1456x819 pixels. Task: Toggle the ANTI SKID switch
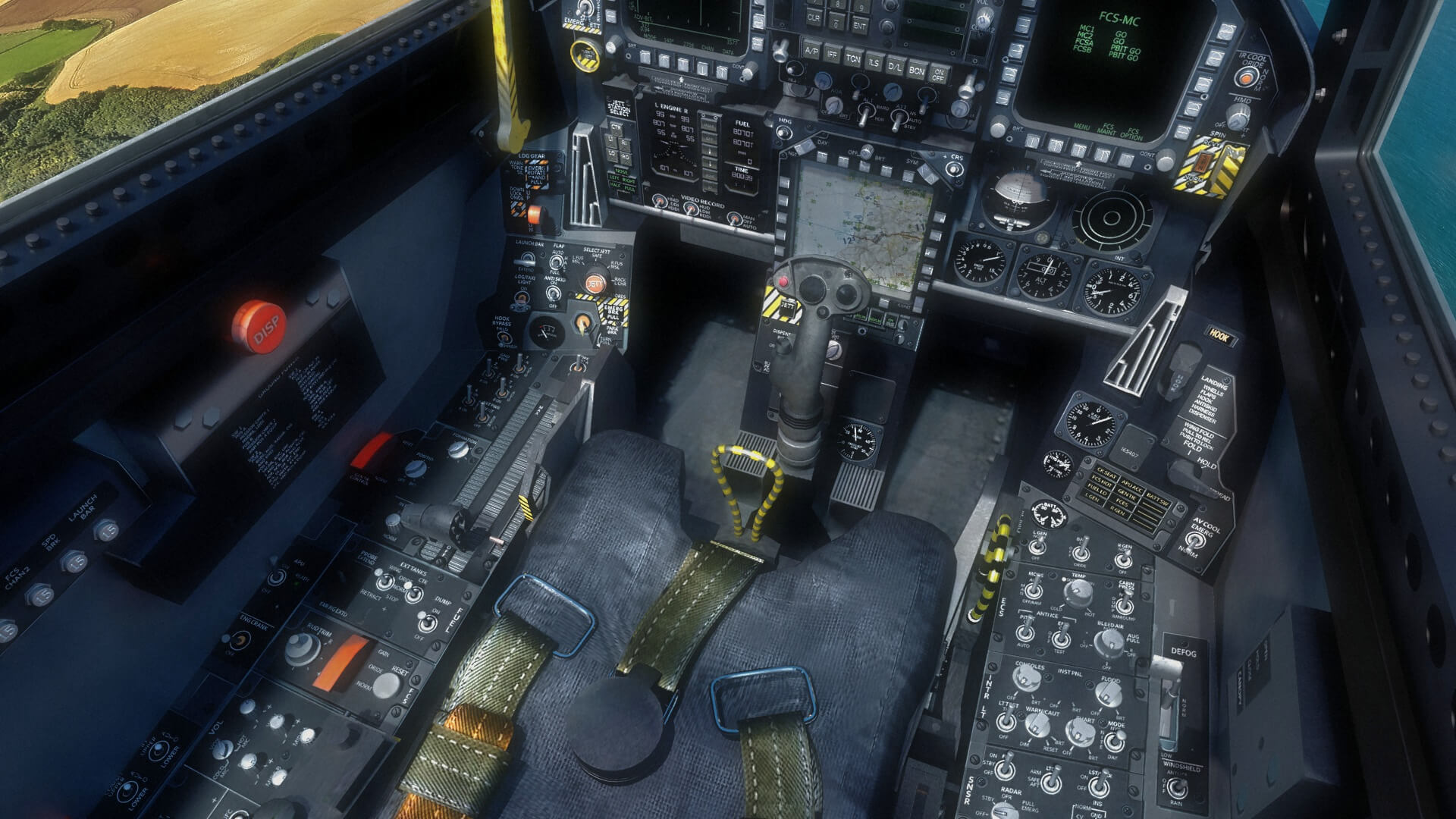pos(554,292)
